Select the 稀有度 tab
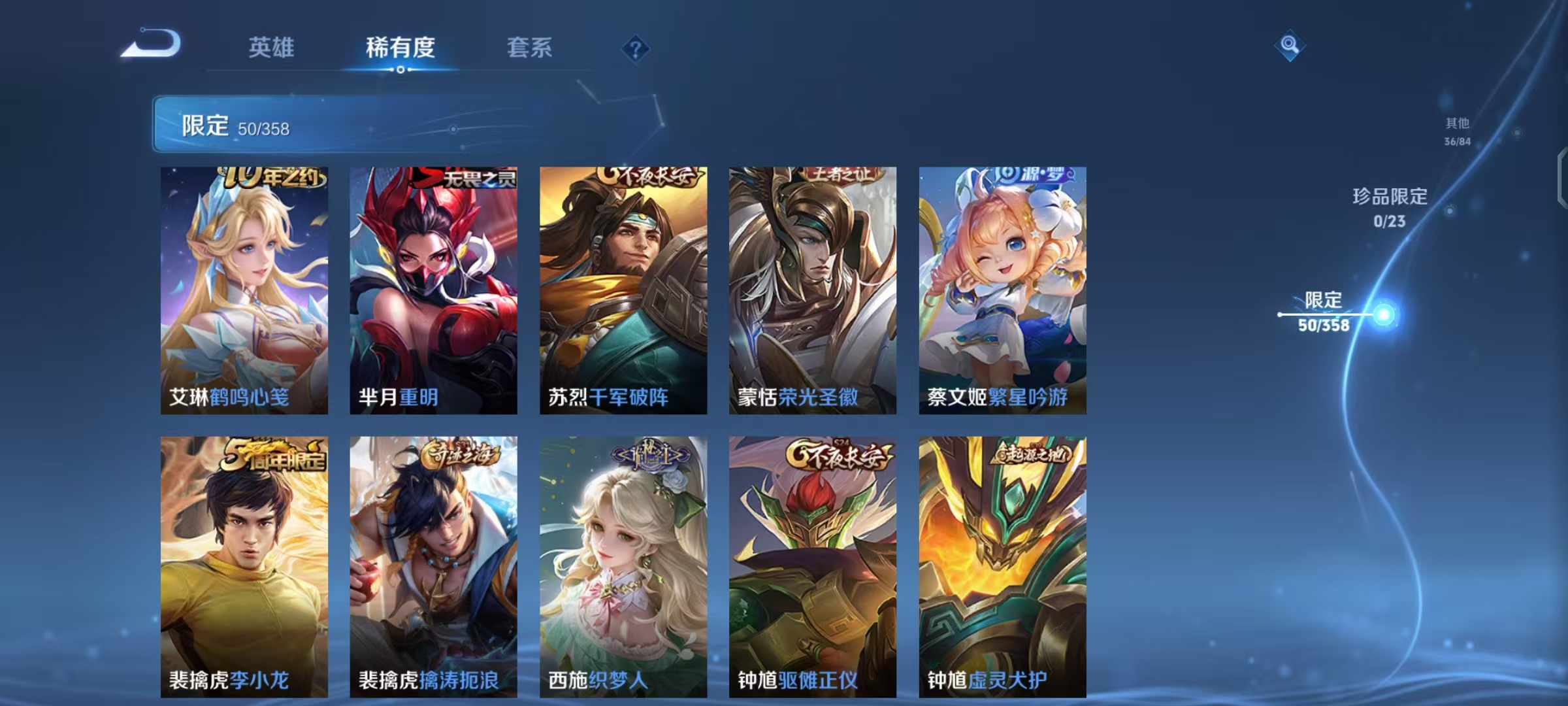The height and width of the screenshot is (706, 1568). coord(401,48)
